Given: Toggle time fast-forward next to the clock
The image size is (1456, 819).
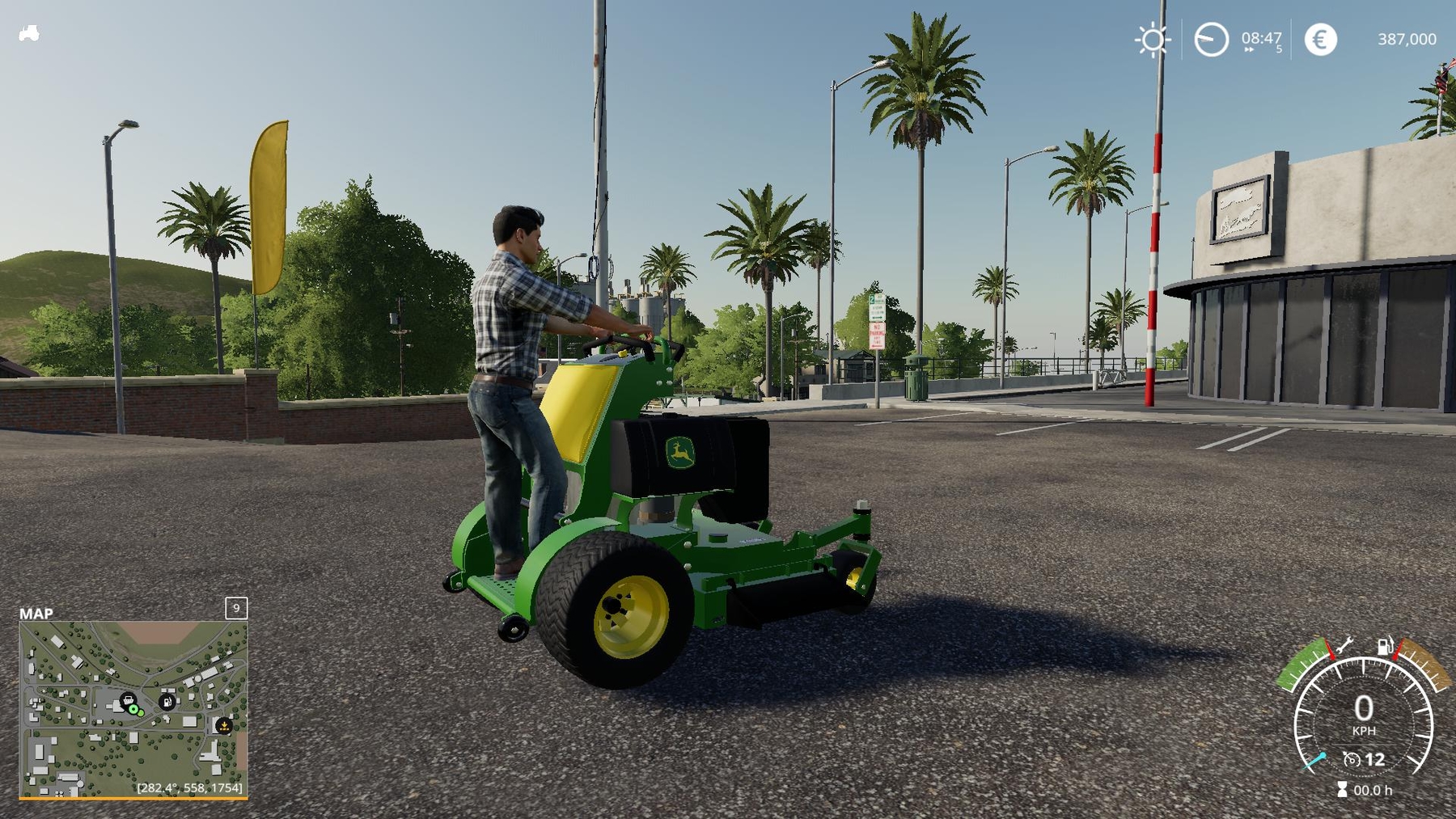Looking at the screenshot, I should [1248, 49].
